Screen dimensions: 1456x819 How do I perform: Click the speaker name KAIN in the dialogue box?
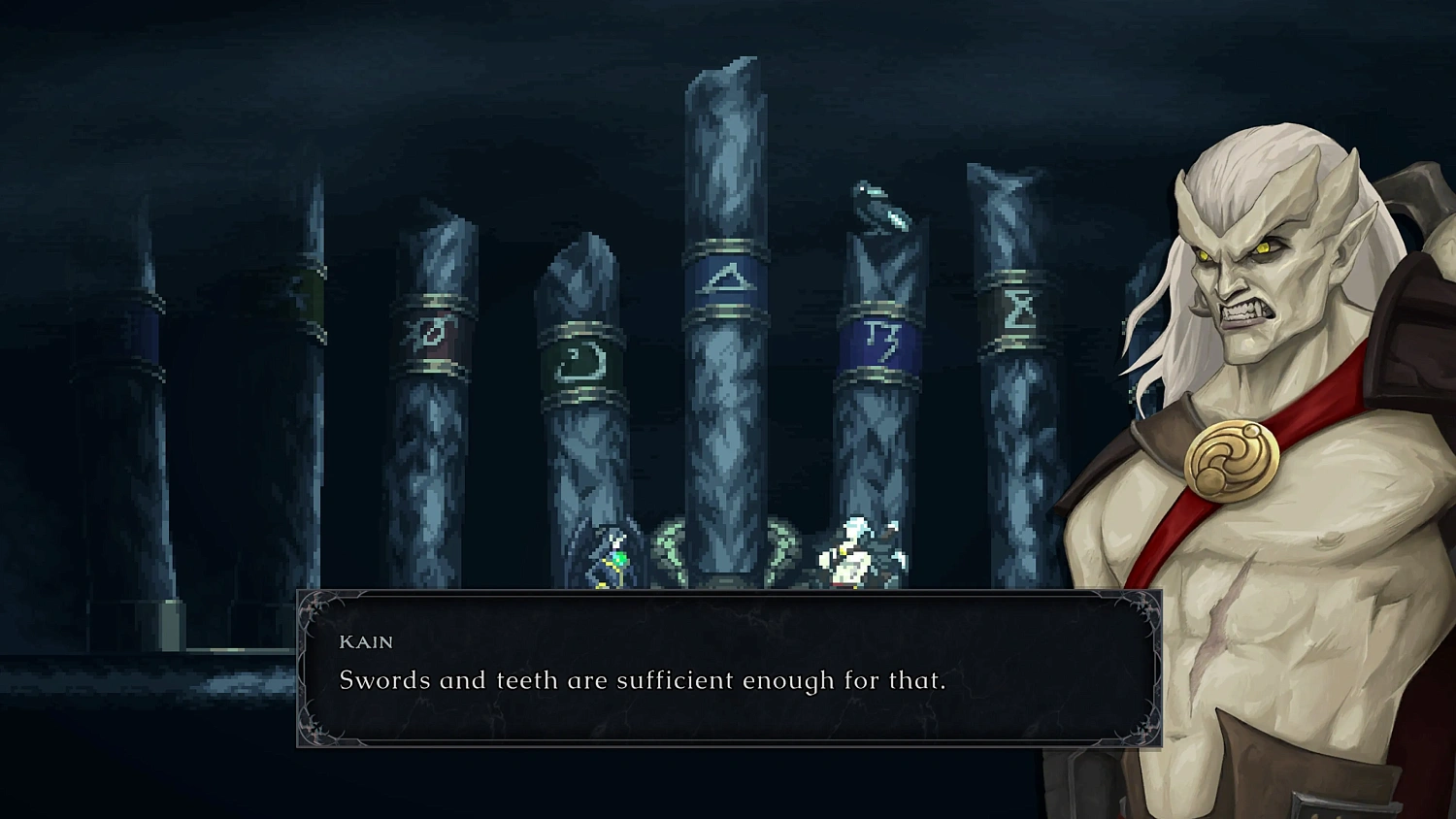366,641
